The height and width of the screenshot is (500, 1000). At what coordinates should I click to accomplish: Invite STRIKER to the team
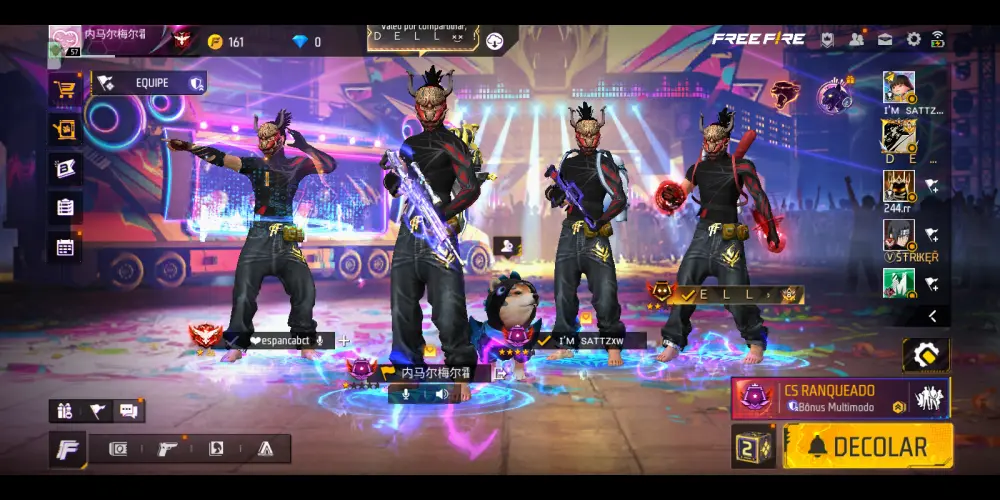(931, 234)
